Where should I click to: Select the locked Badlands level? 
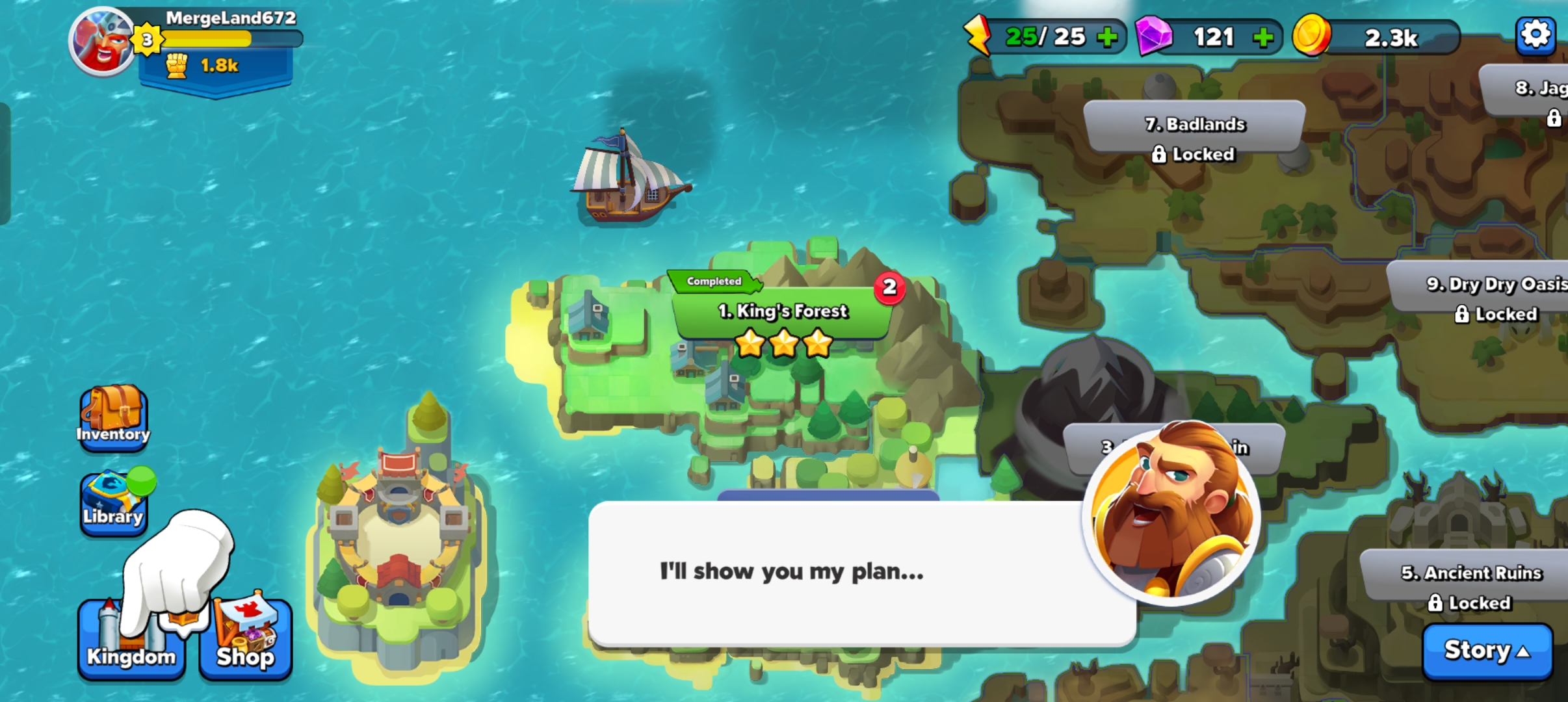click(x=1195, y=136)
